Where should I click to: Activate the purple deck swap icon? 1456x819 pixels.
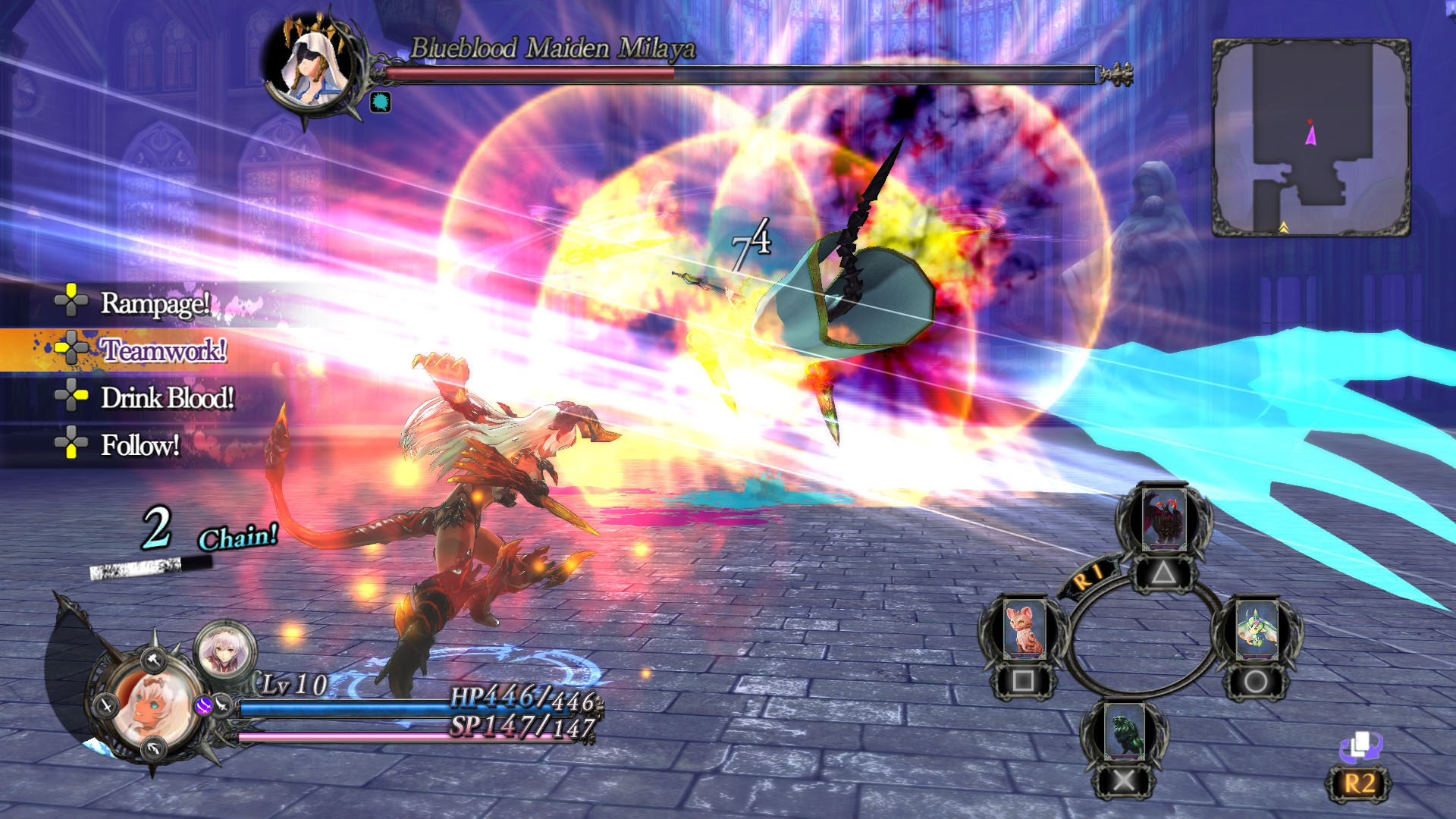[1360, 746]
